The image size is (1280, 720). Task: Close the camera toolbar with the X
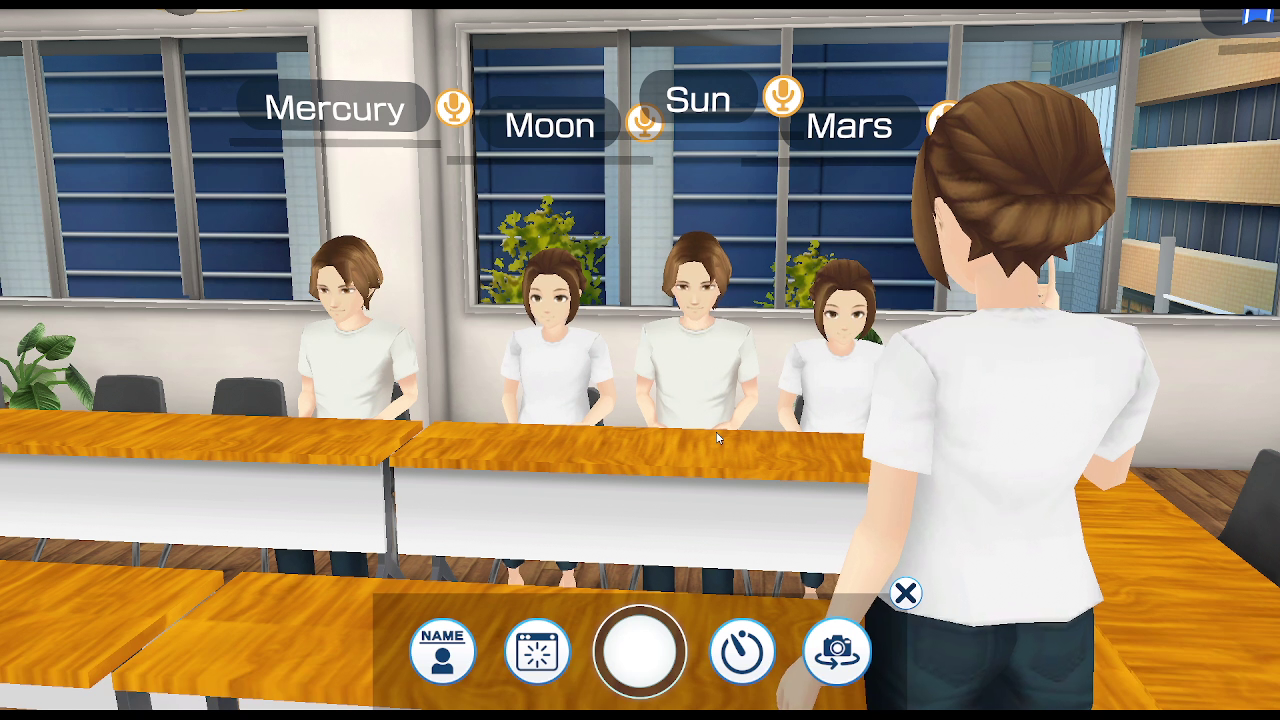pos(905,594)
